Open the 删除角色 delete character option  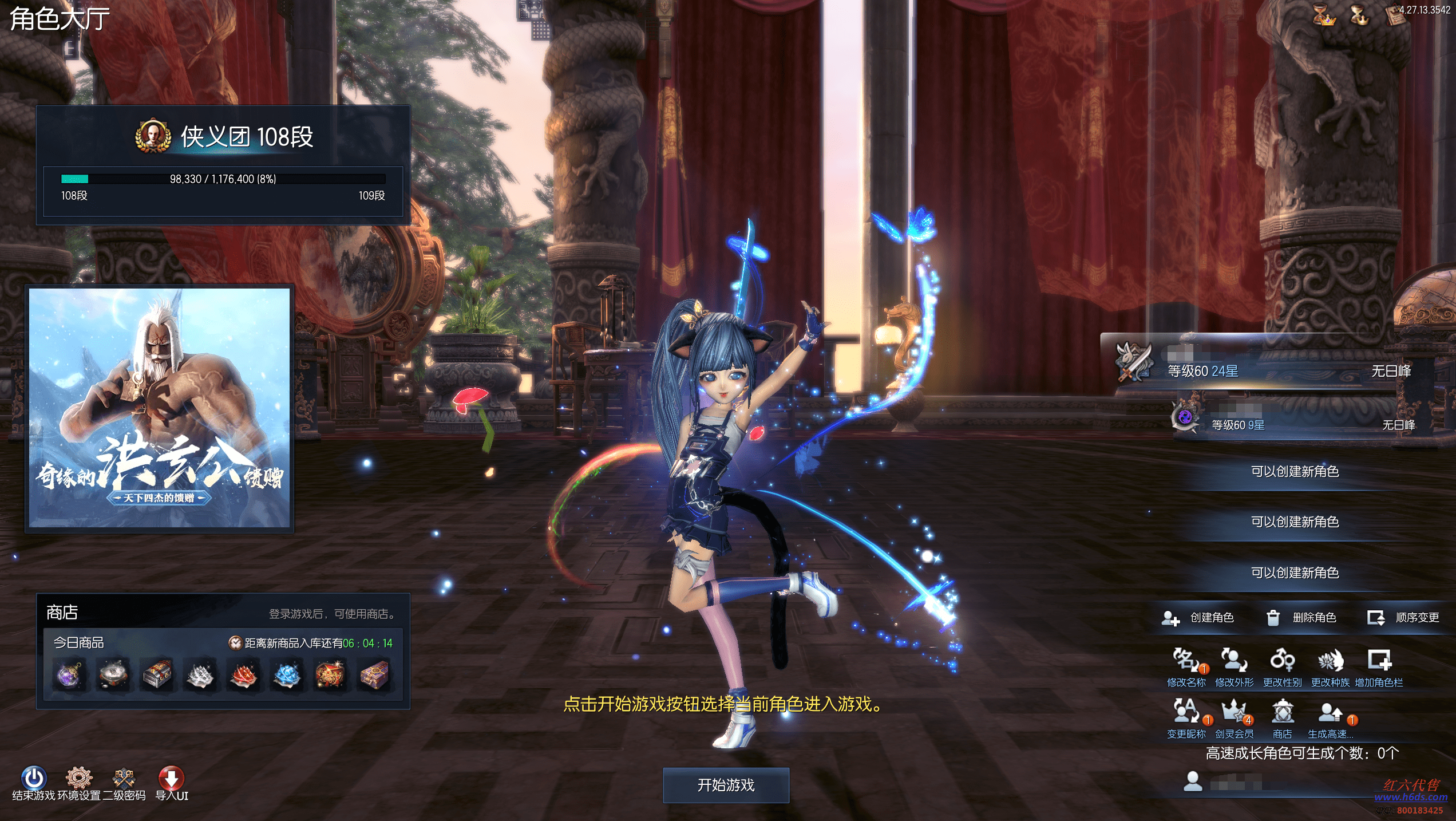coord(1303,617)
